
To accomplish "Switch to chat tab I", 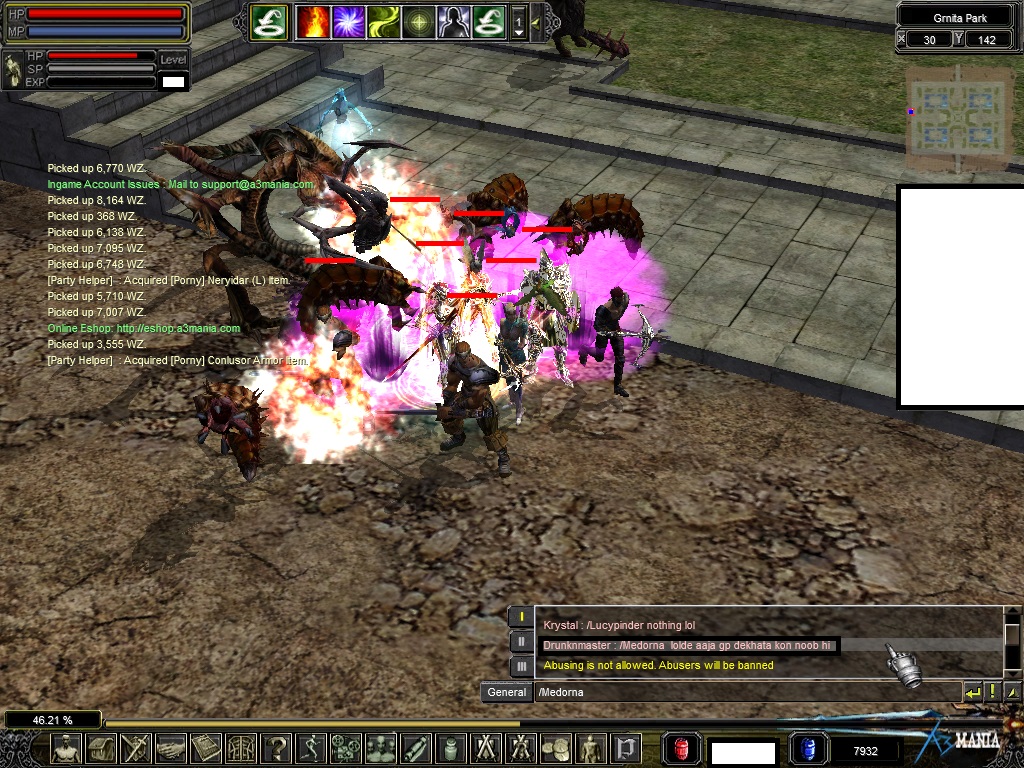I will [521, 617].
